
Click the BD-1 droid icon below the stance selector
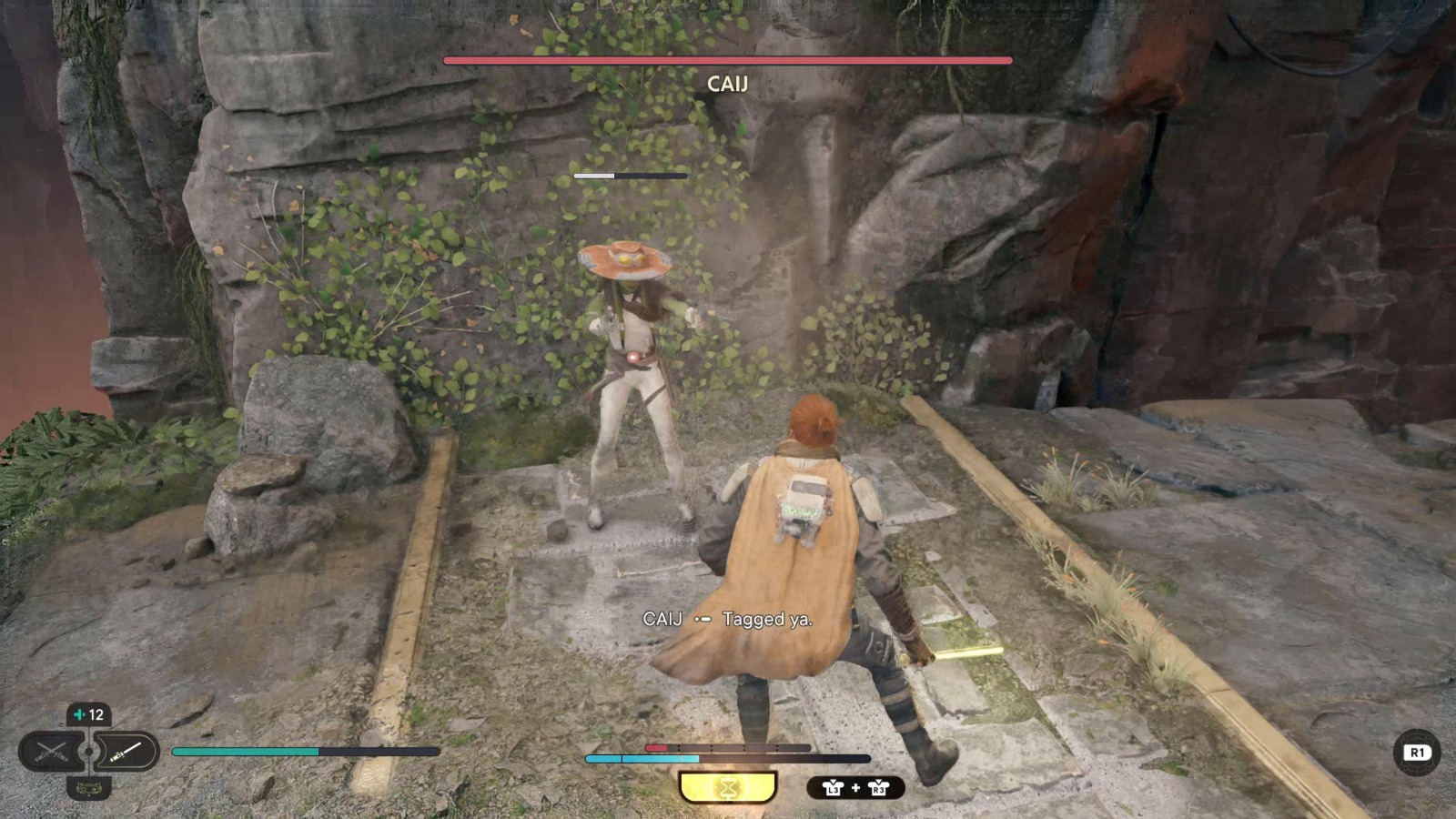[89, 788]
